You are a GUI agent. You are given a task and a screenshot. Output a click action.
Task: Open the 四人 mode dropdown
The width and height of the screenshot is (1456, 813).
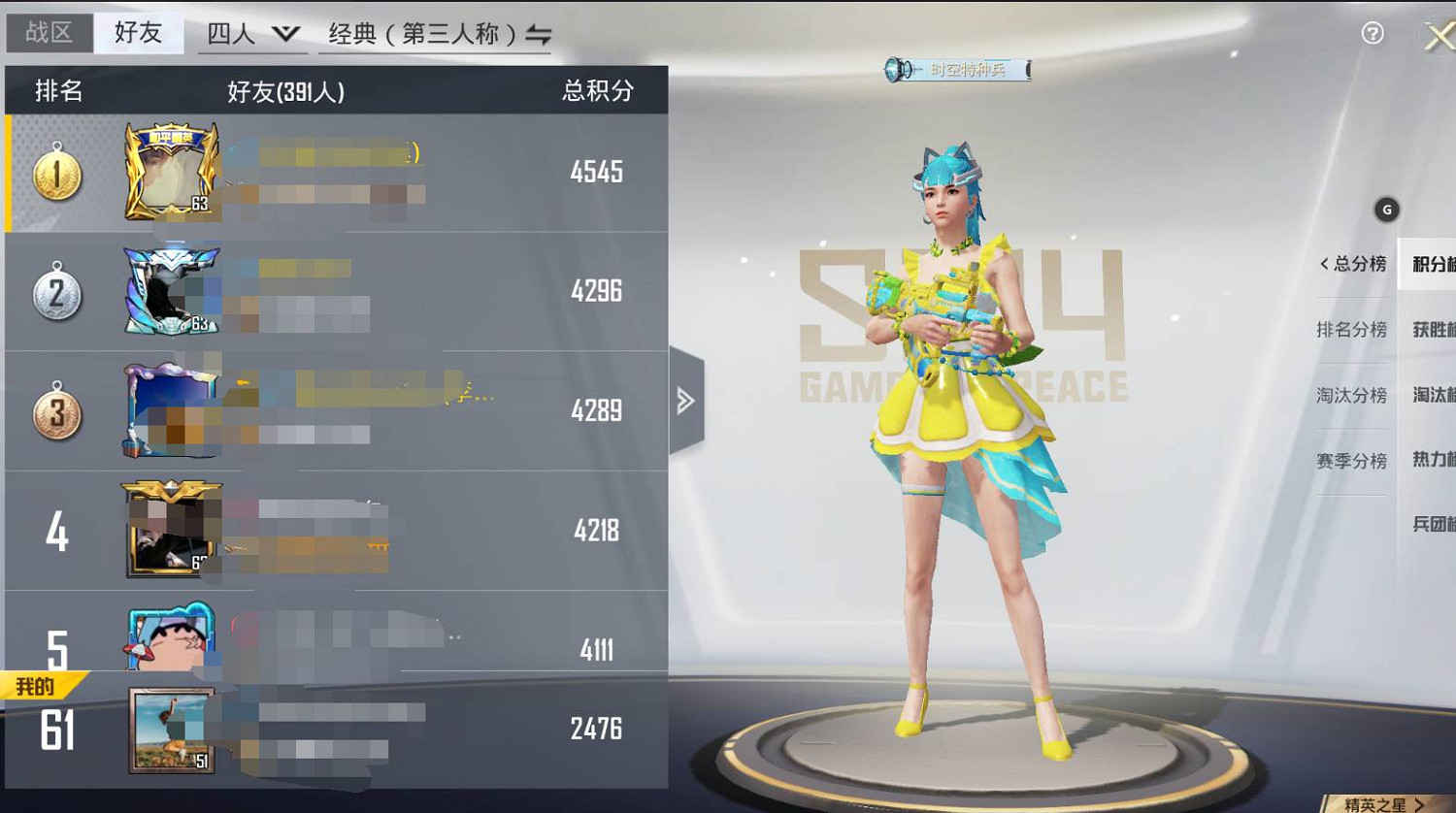[250, 32]
